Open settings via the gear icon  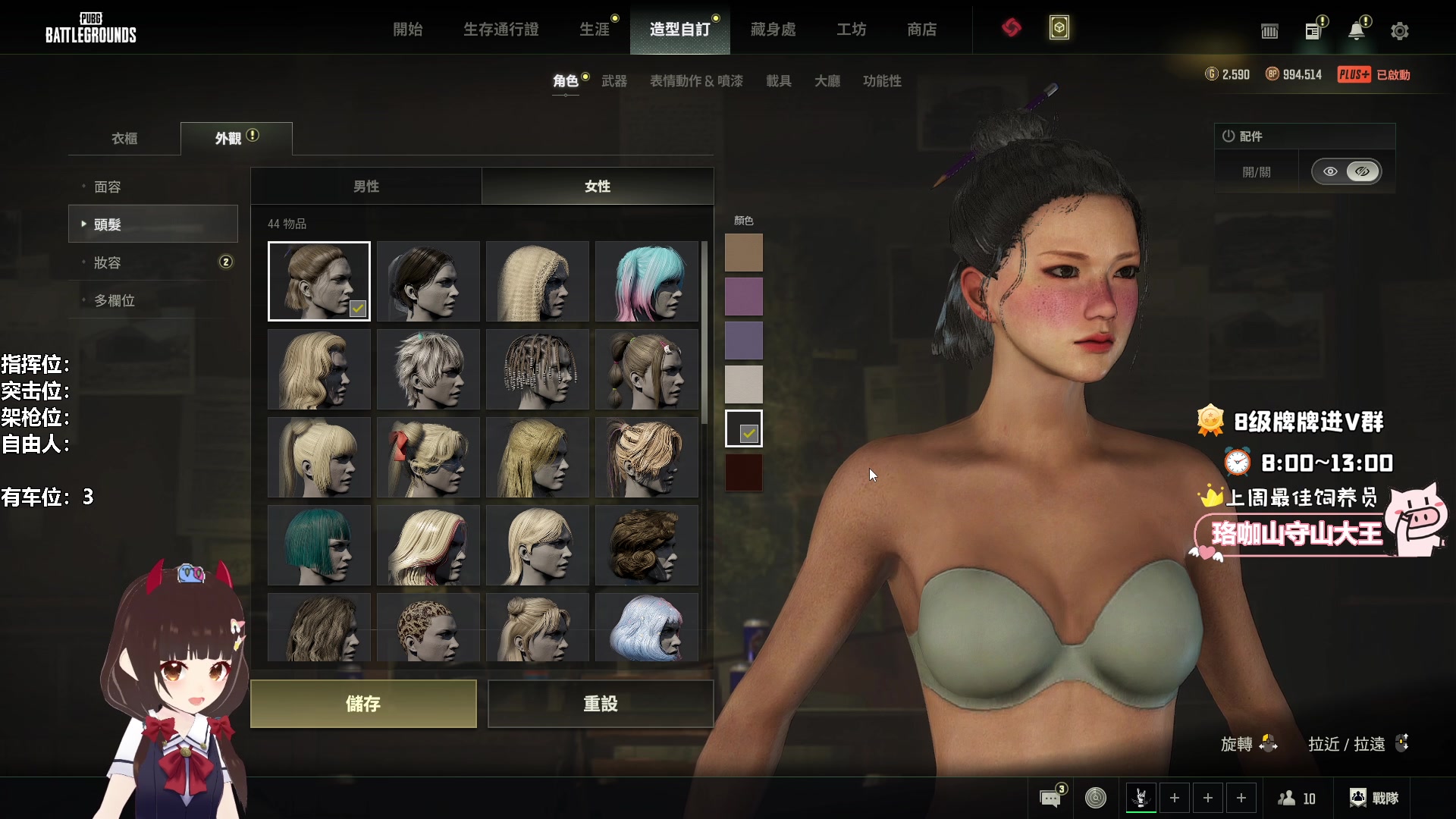[1399, 31]
